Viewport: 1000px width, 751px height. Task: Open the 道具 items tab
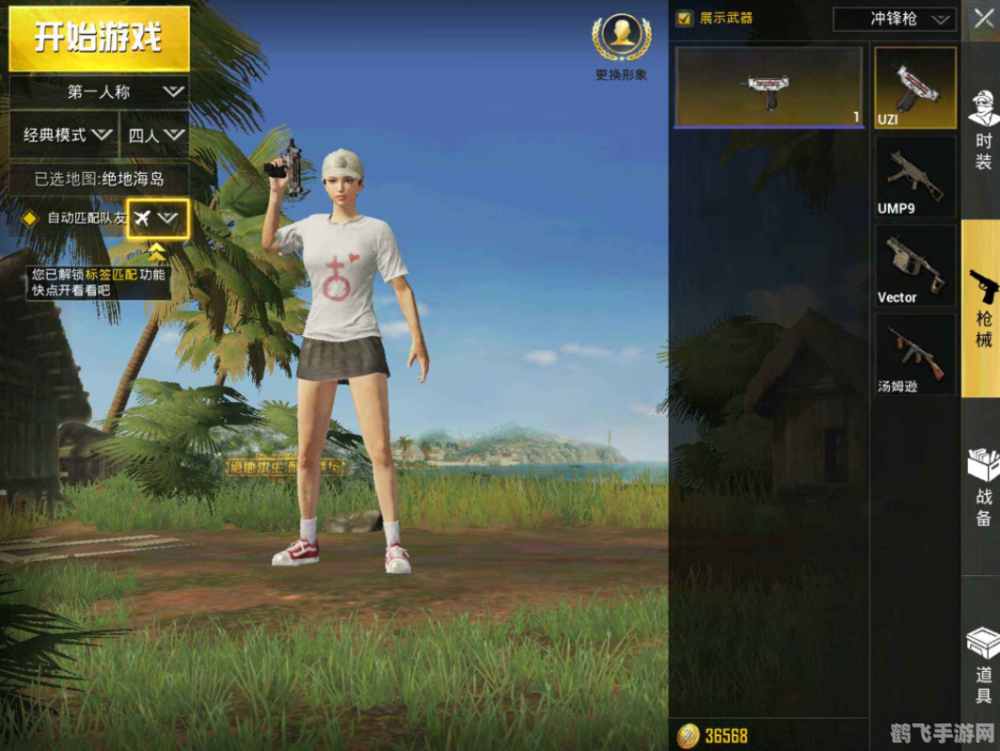click(983, 665)
